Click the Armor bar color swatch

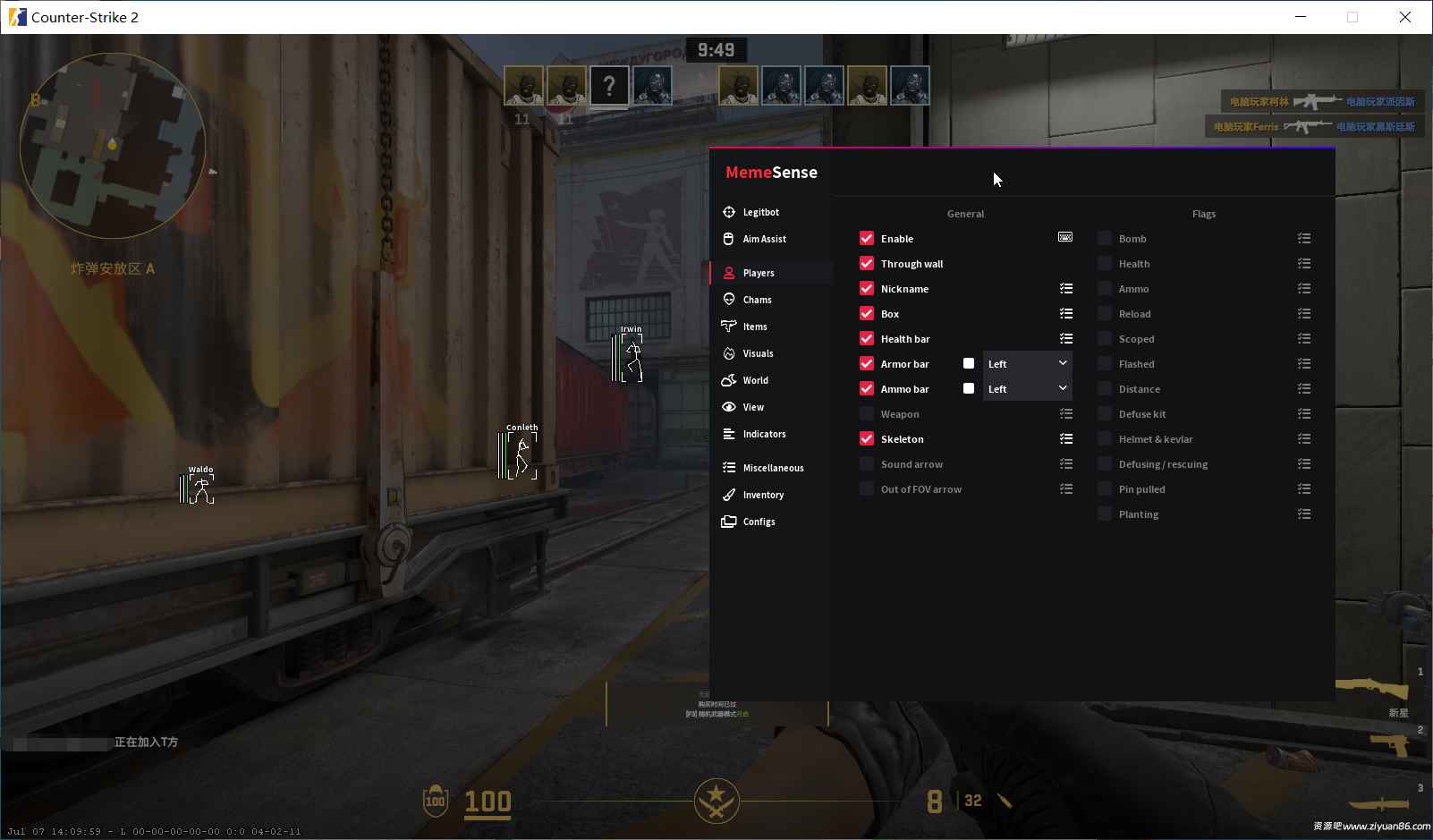(x=969, y=363)
